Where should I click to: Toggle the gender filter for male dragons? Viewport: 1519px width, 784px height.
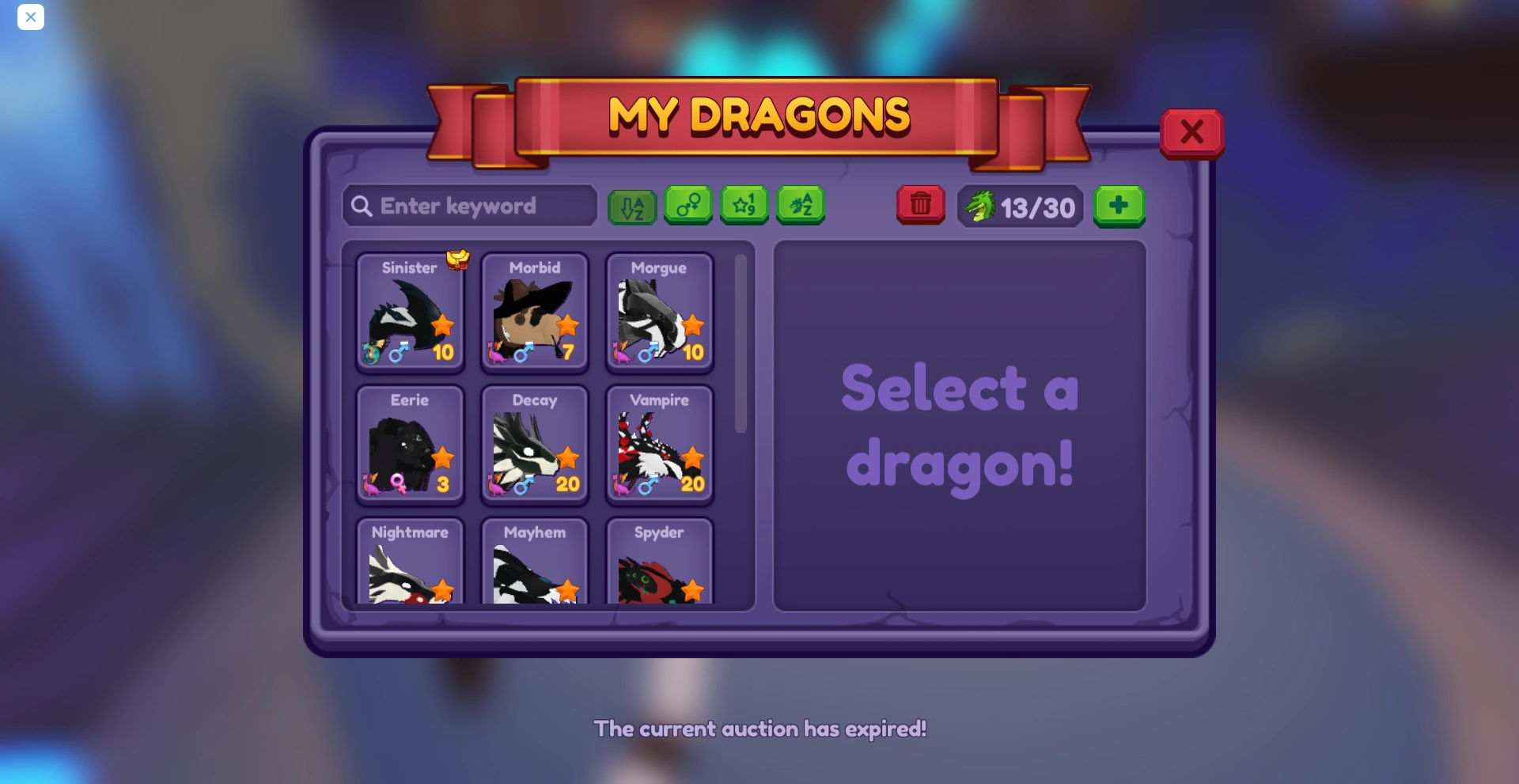[x=688, y=206]
